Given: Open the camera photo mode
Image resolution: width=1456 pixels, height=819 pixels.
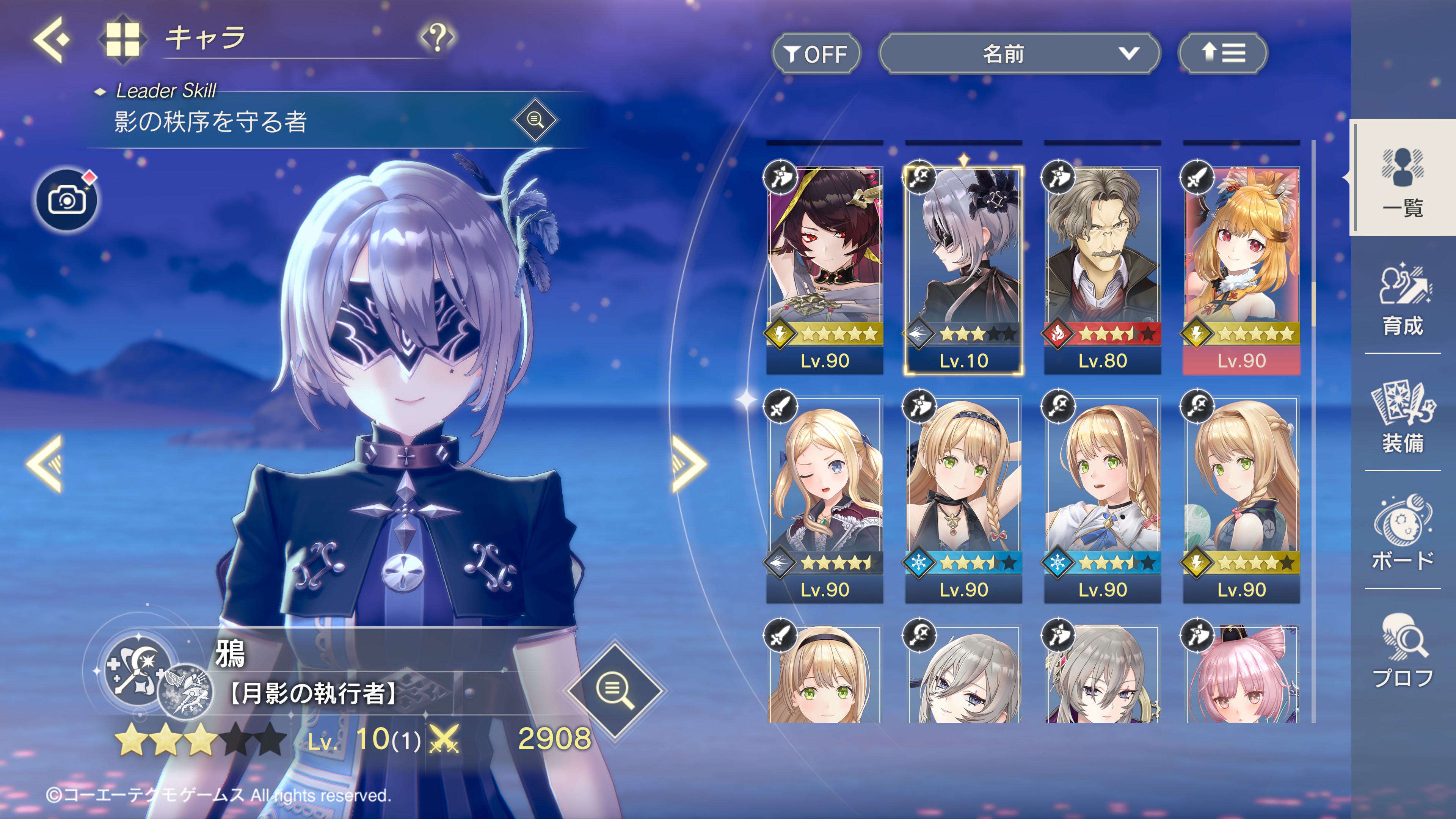Looking at the screenshot, I should point(67,200).
